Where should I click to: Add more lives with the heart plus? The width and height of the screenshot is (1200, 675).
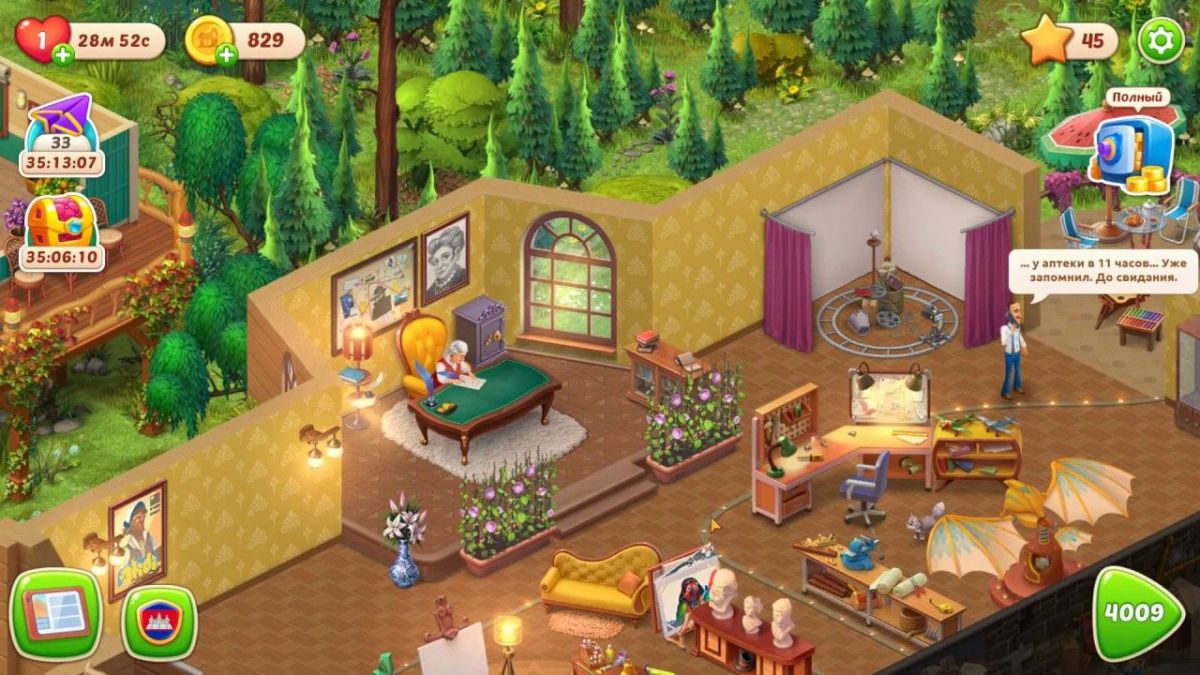point(63,54)
